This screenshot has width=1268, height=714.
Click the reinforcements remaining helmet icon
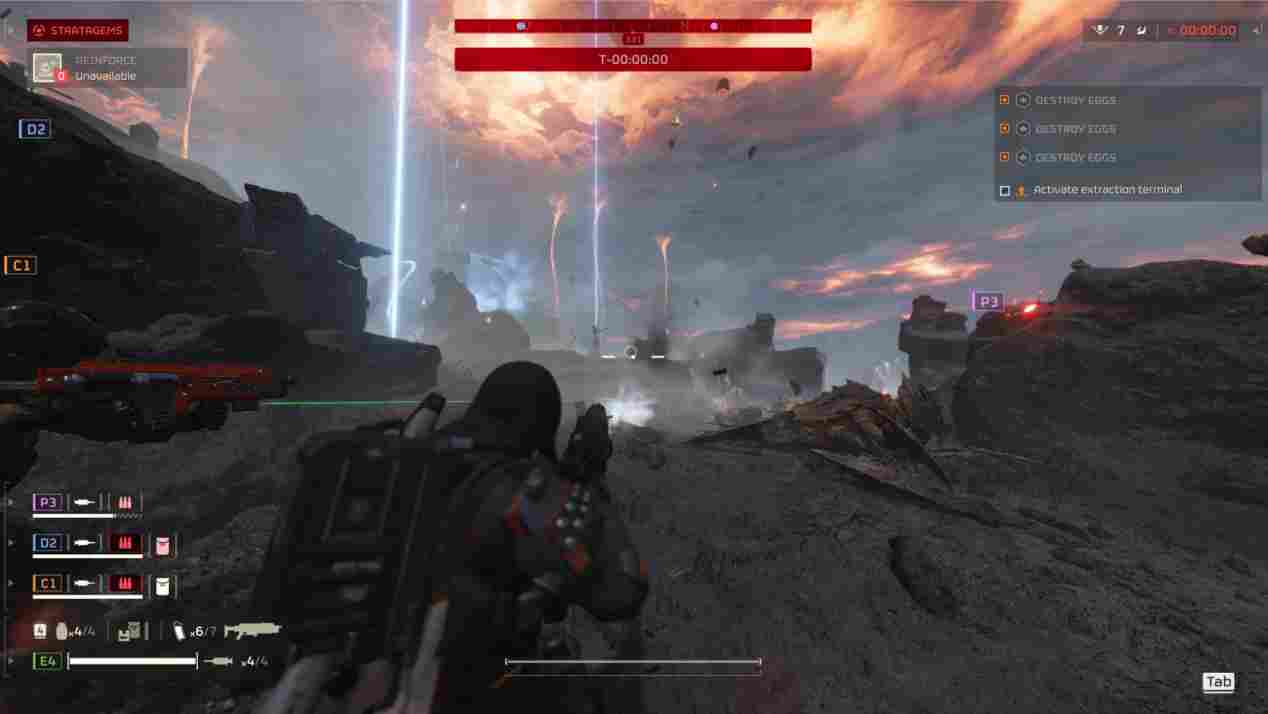[1102, 30]
